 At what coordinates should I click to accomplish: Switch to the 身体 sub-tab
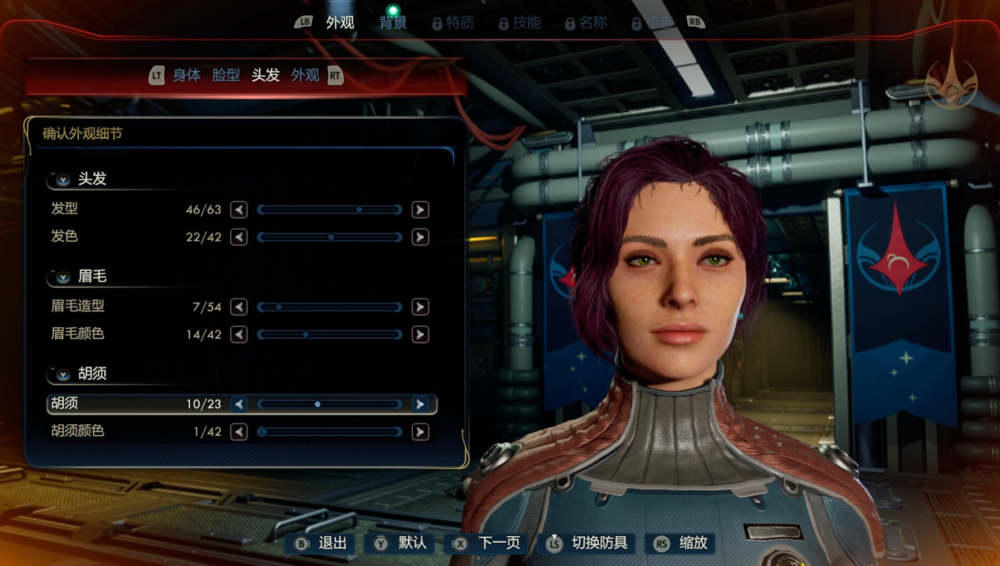coord(187,75)
